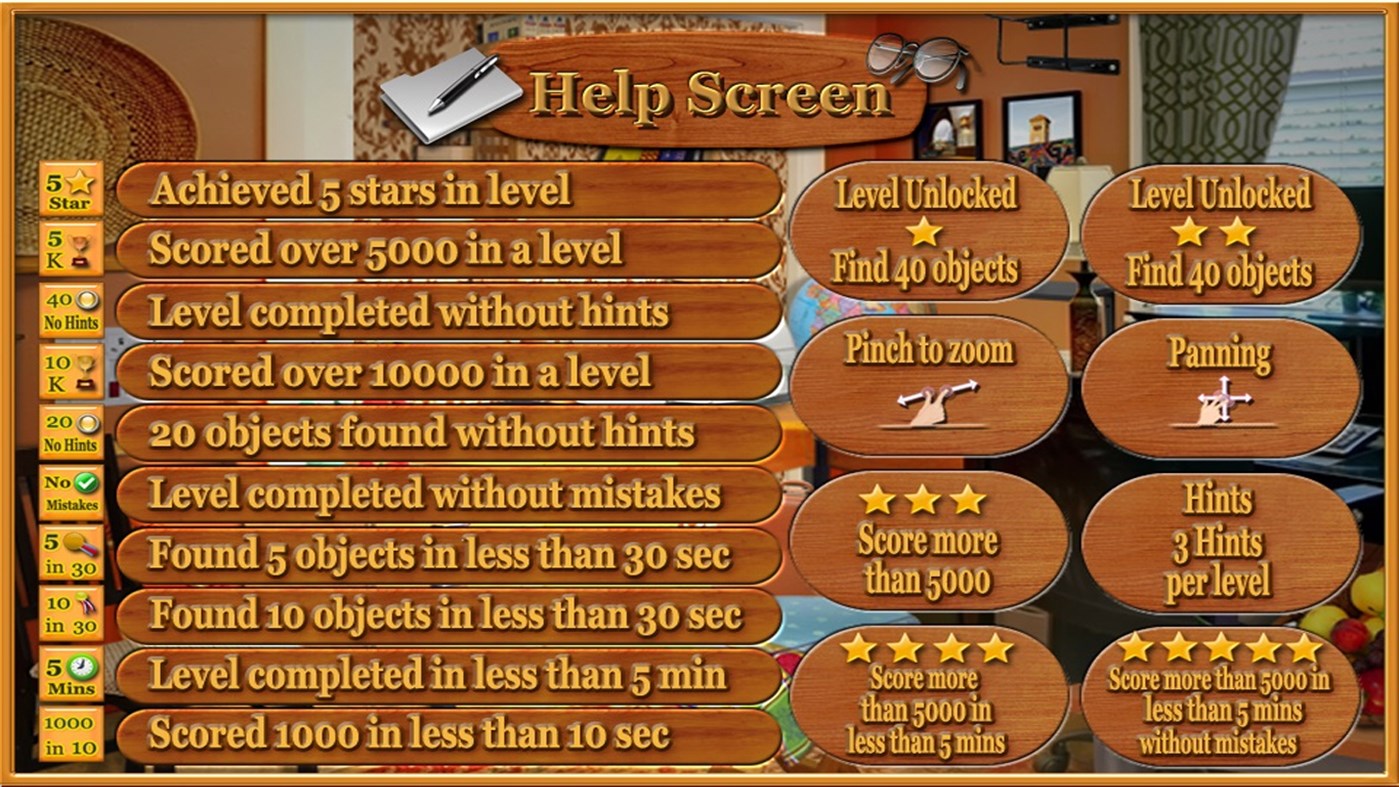Click the 5K trophy badge icon

(67, 251)
